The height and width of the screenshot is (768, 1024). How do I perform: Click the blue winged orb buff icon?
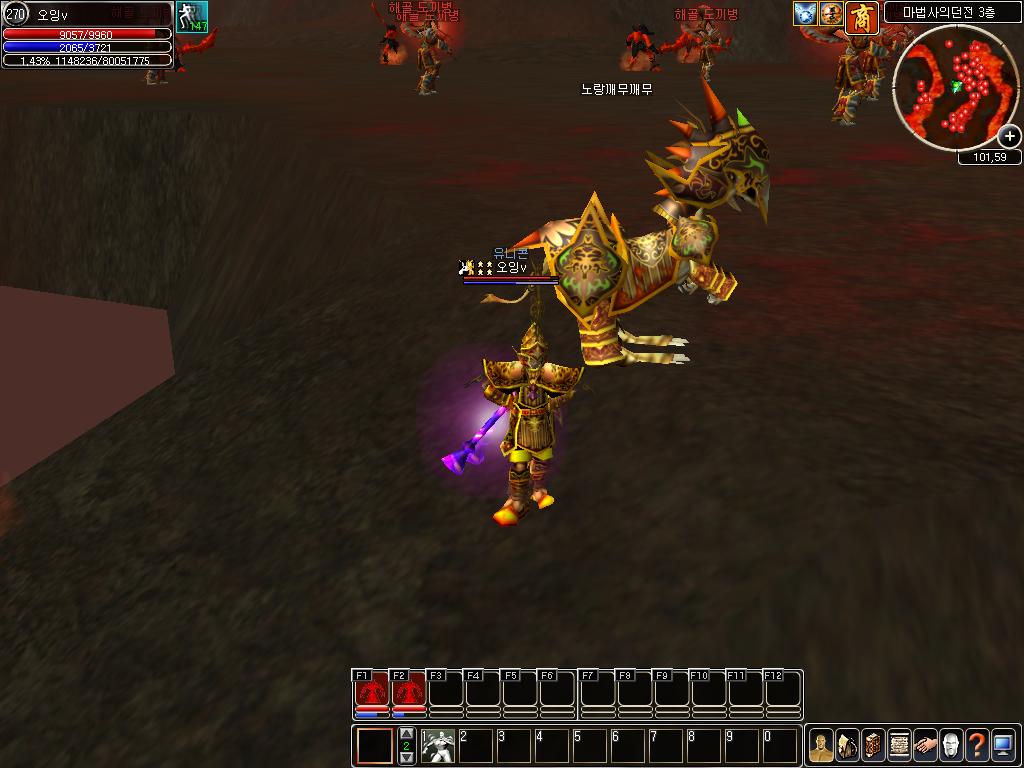tap(806, 14)
